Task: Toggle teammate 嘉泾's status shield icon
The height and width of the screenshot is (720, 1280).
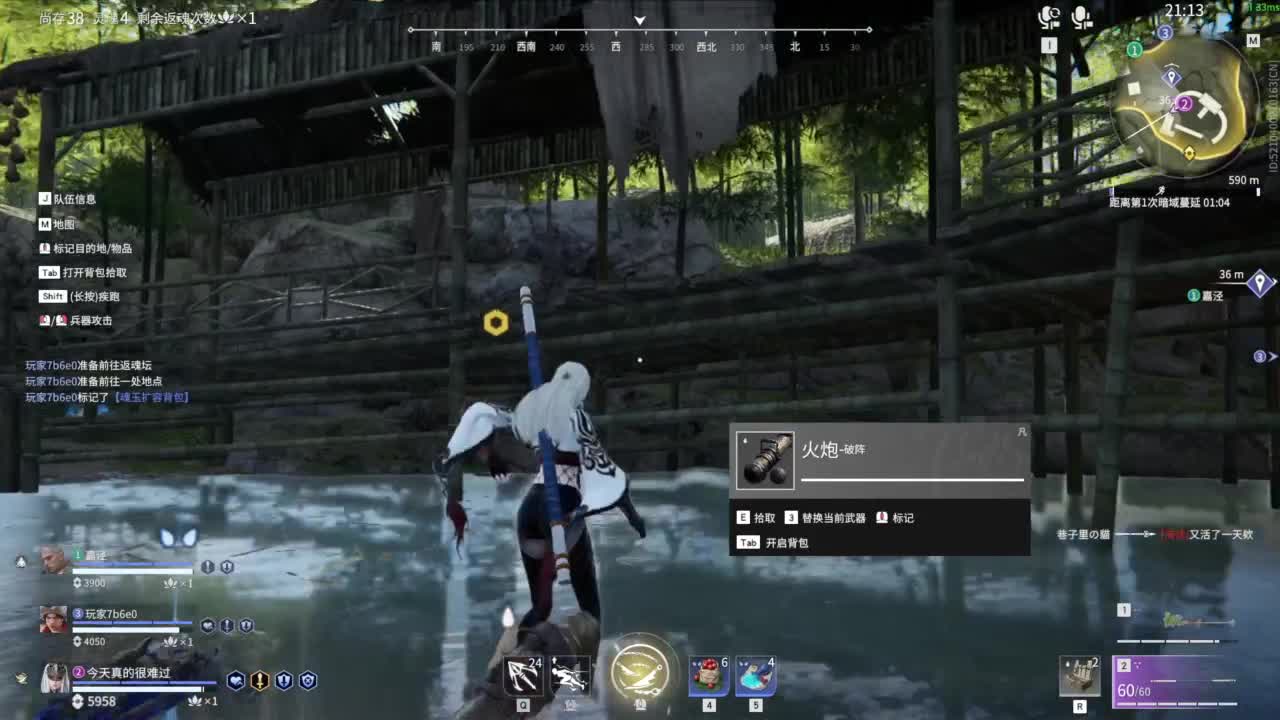Action: [x=207, y=567]
